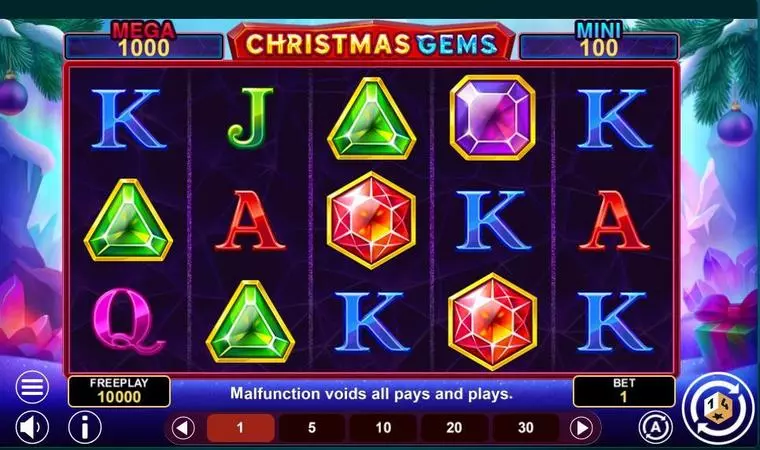The height and width of the screenshot is (450, 760).
Task: Decrease bet with left arrow
Action: click(182, 428)
